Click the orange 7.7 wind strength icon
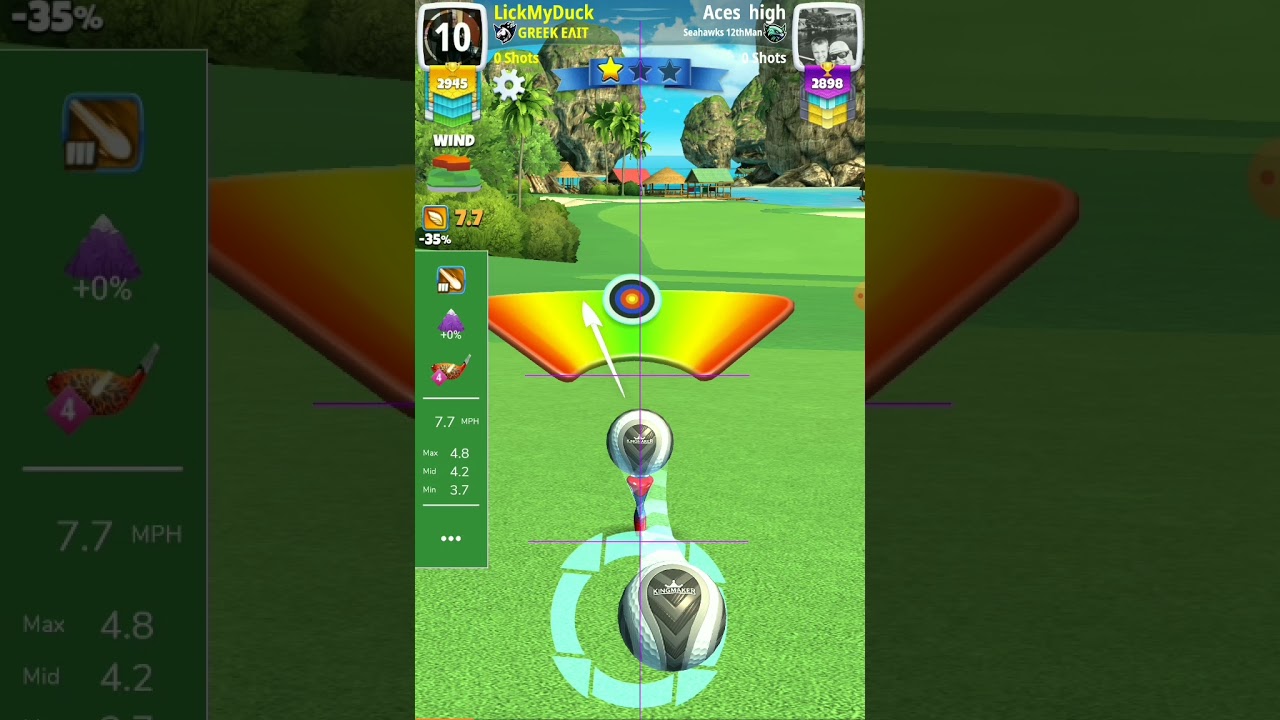The image size is (1280, 720). pyautogui.click(x=435, y=218)
